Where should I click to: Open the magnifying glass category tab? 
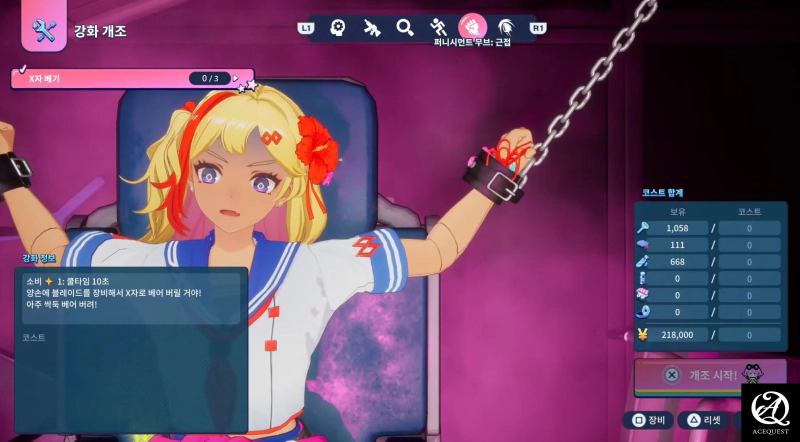405,27
